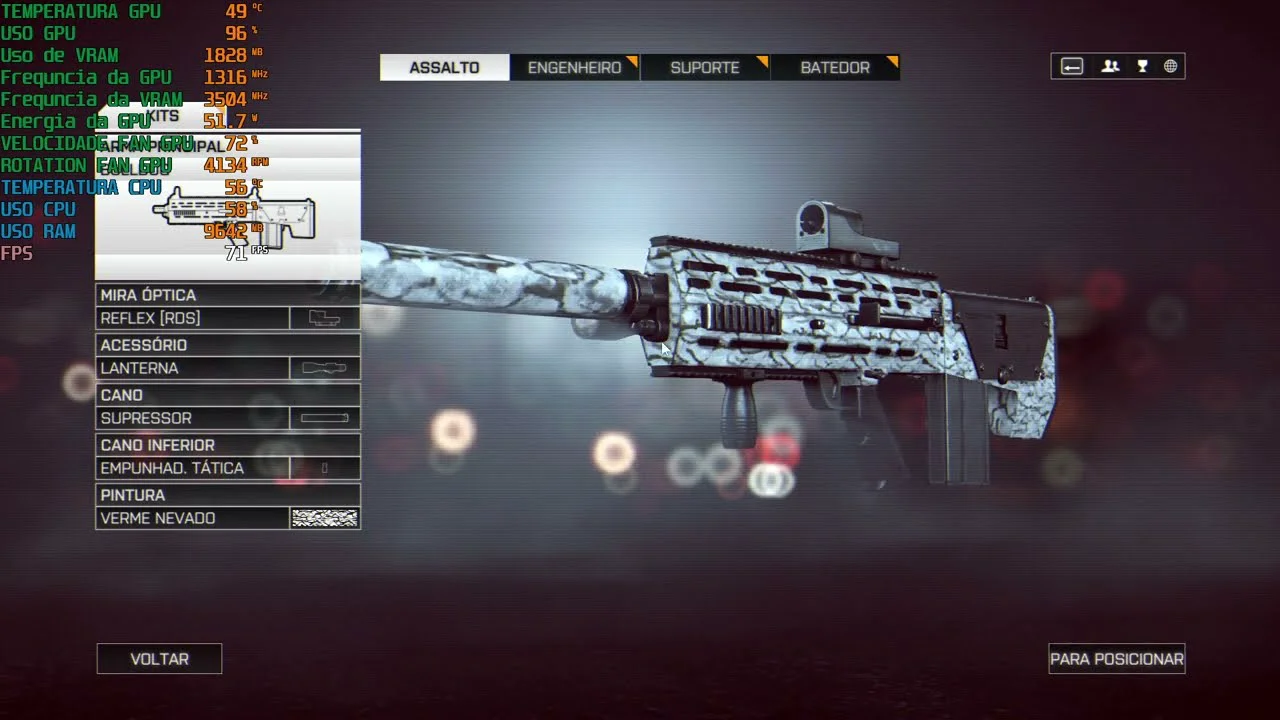Show the trophy scoreboard icon

[x=1142, y=67]
